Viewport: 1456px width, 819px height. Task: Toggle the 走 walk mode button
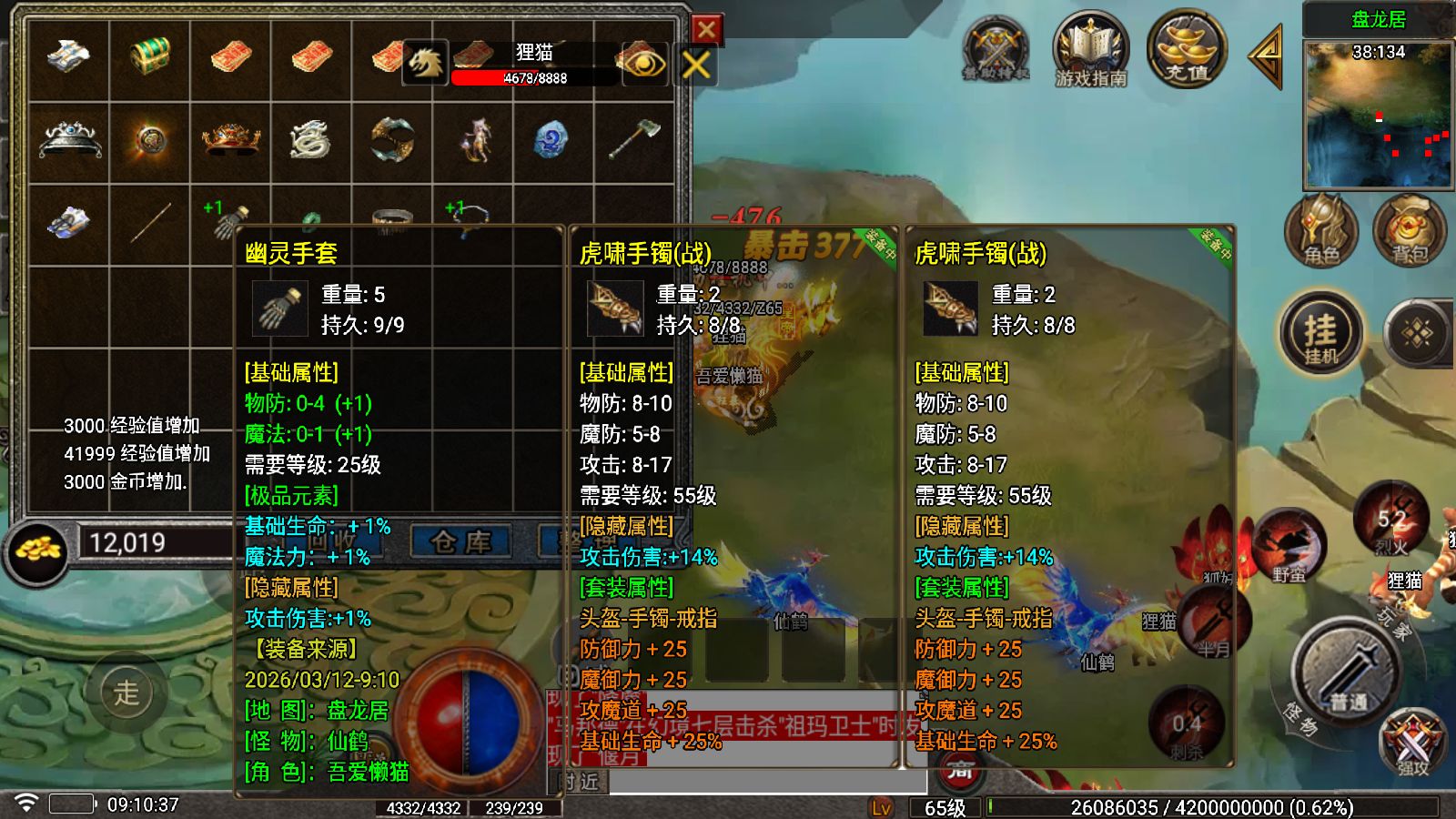pyautogui.click(x=127, y=692)
